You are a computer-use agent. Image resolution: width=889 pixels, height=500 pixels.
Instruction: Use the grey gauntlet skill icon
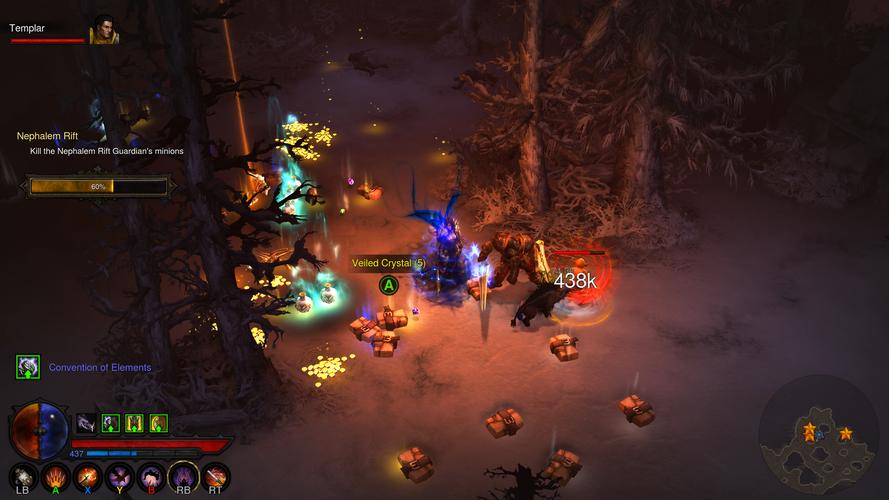coord(24,476)
